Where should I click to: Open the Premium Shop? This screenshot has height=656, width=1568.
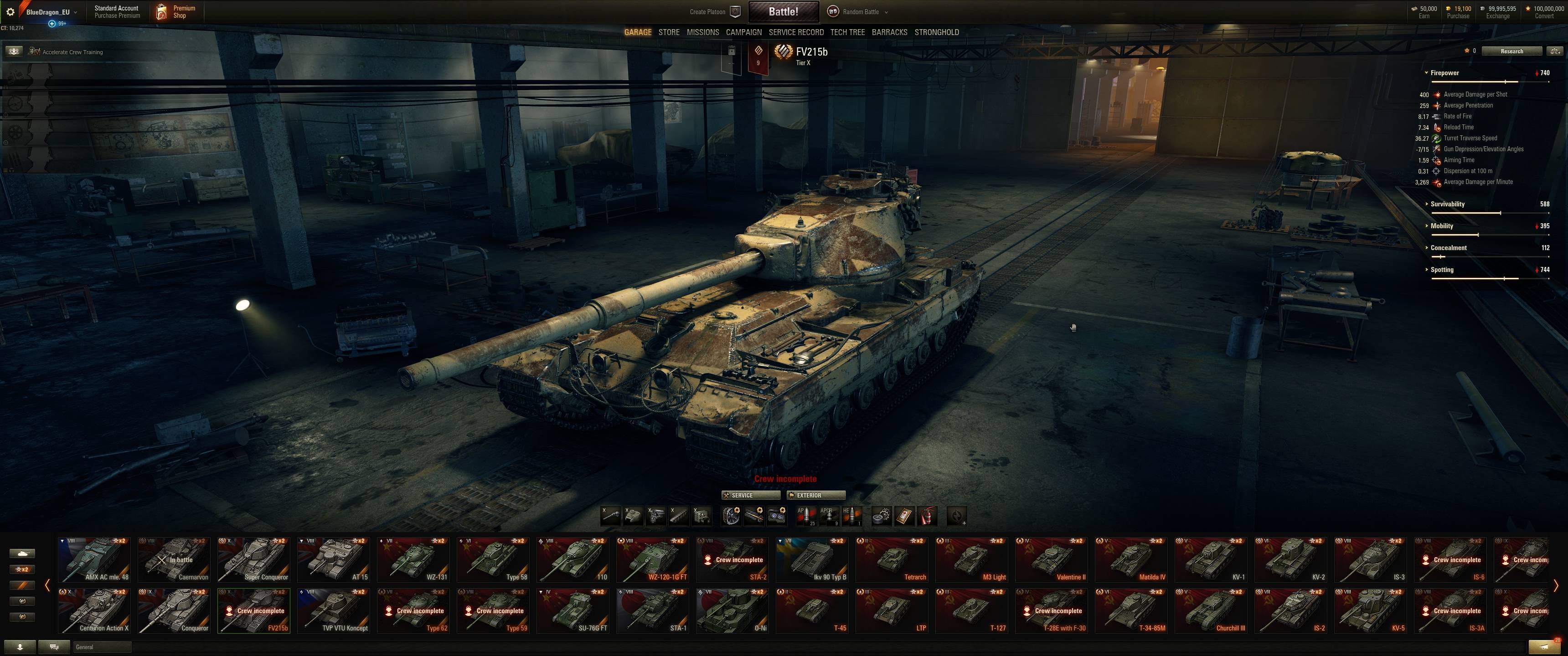(176, 11)
